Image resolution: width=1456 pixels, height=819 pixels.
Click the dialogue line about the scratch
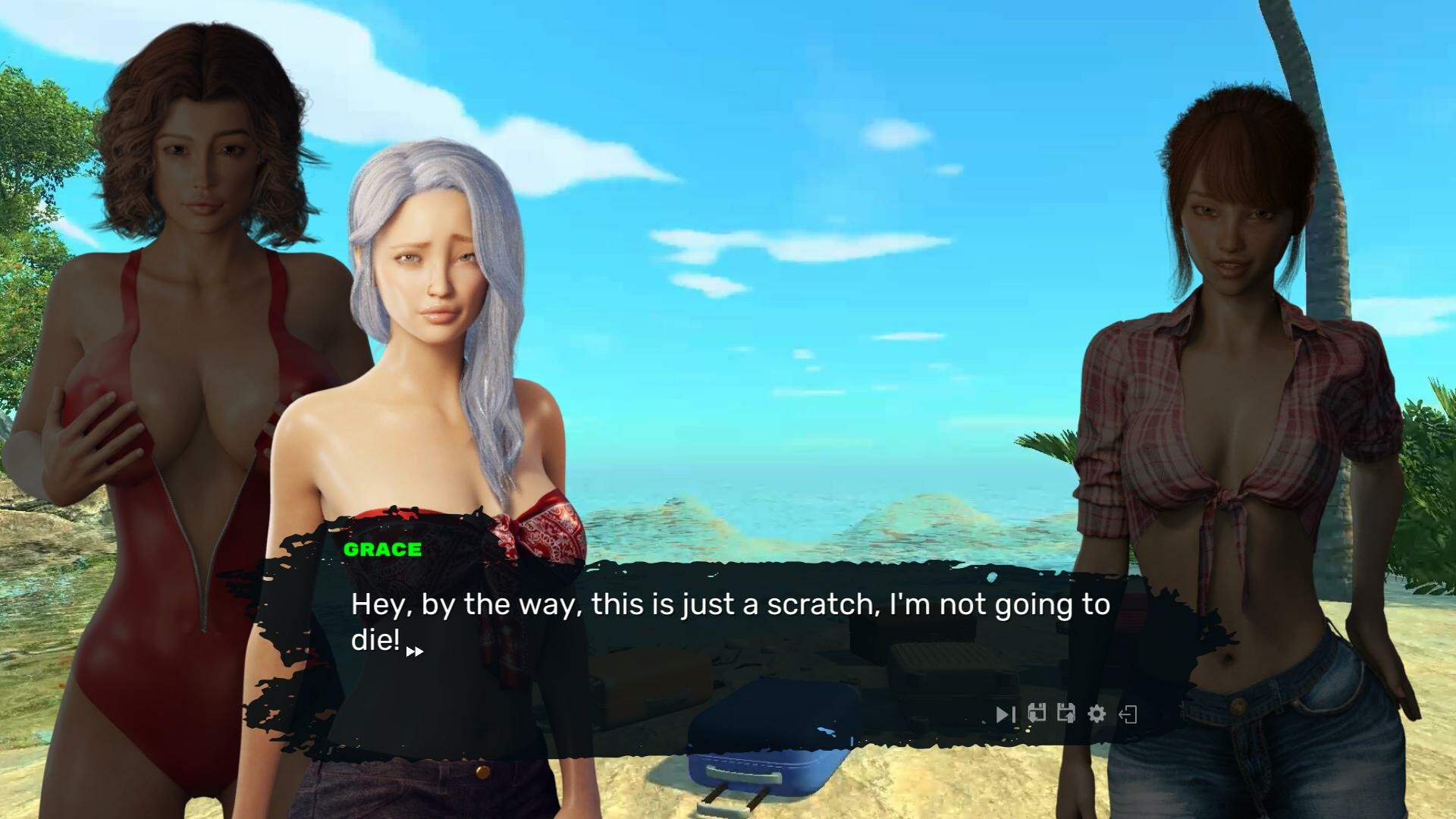(728, 604)
